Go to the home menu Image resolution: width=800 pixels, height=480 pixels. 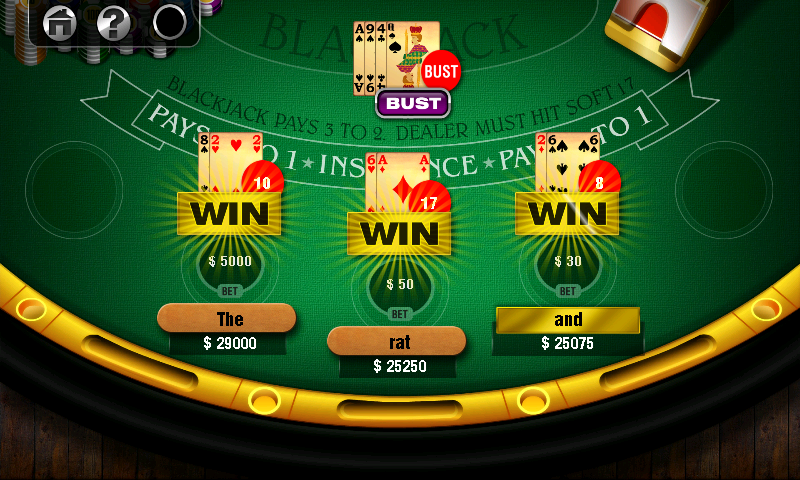60,22
